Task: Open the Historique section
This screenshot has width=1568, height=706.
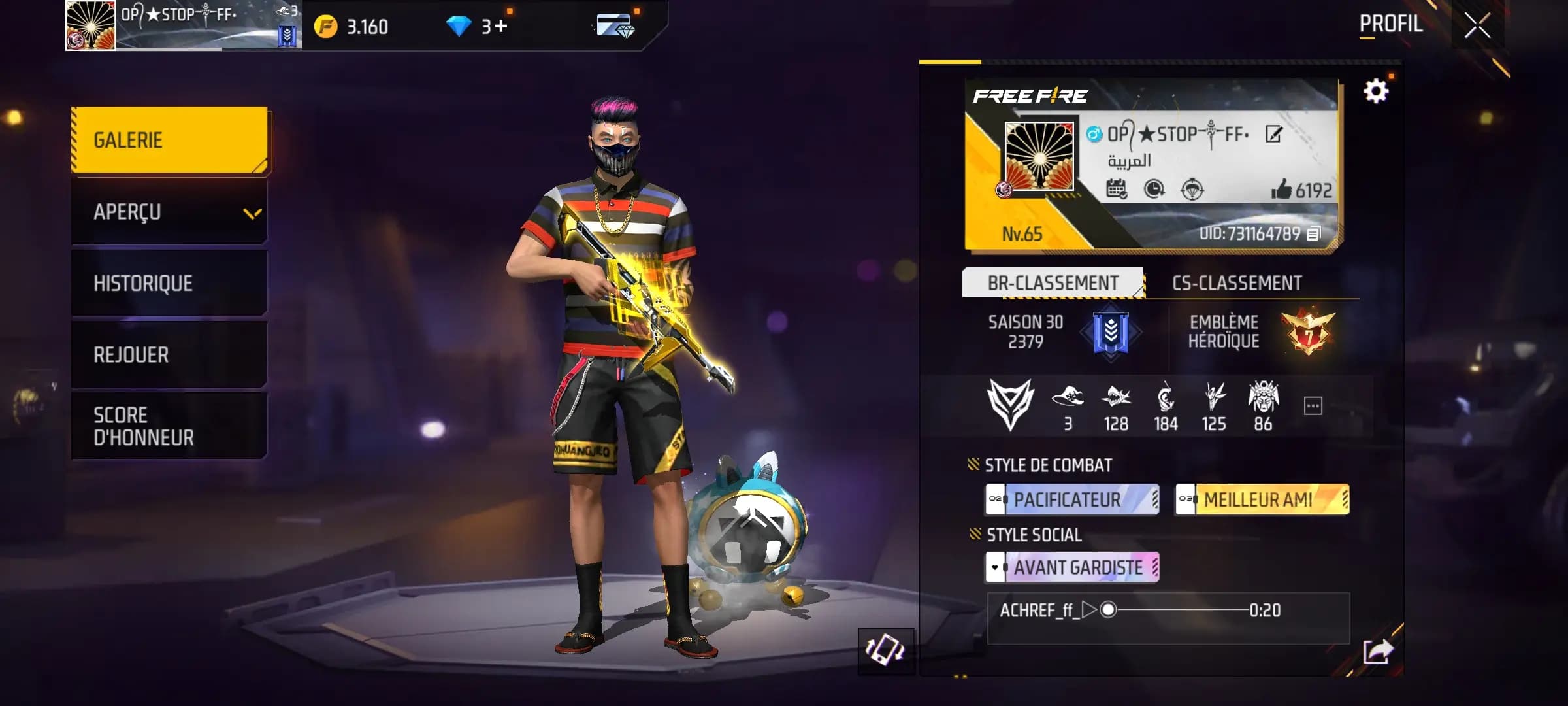Action: pos(169,283)
